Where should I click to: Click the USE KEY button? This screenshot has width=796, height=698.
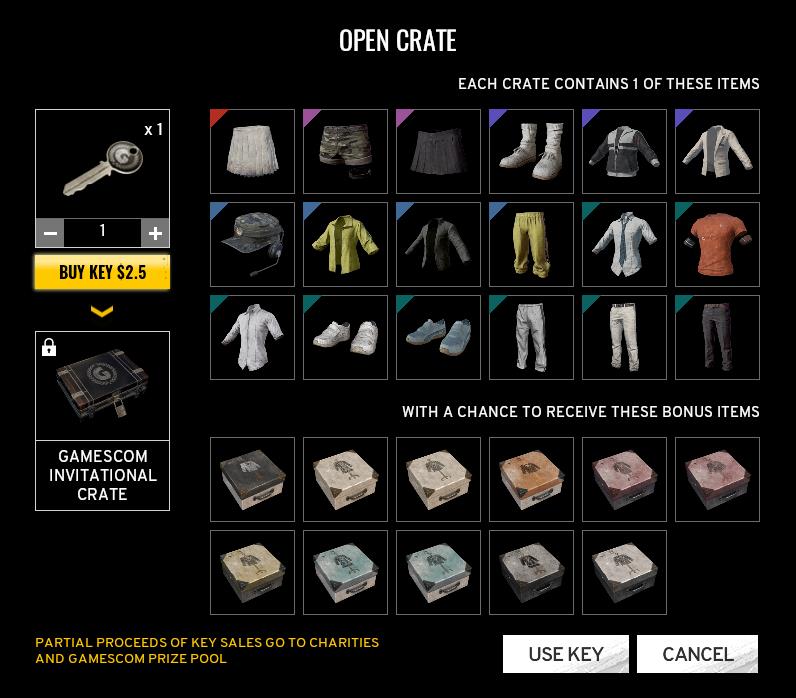(x=565, y=654)
